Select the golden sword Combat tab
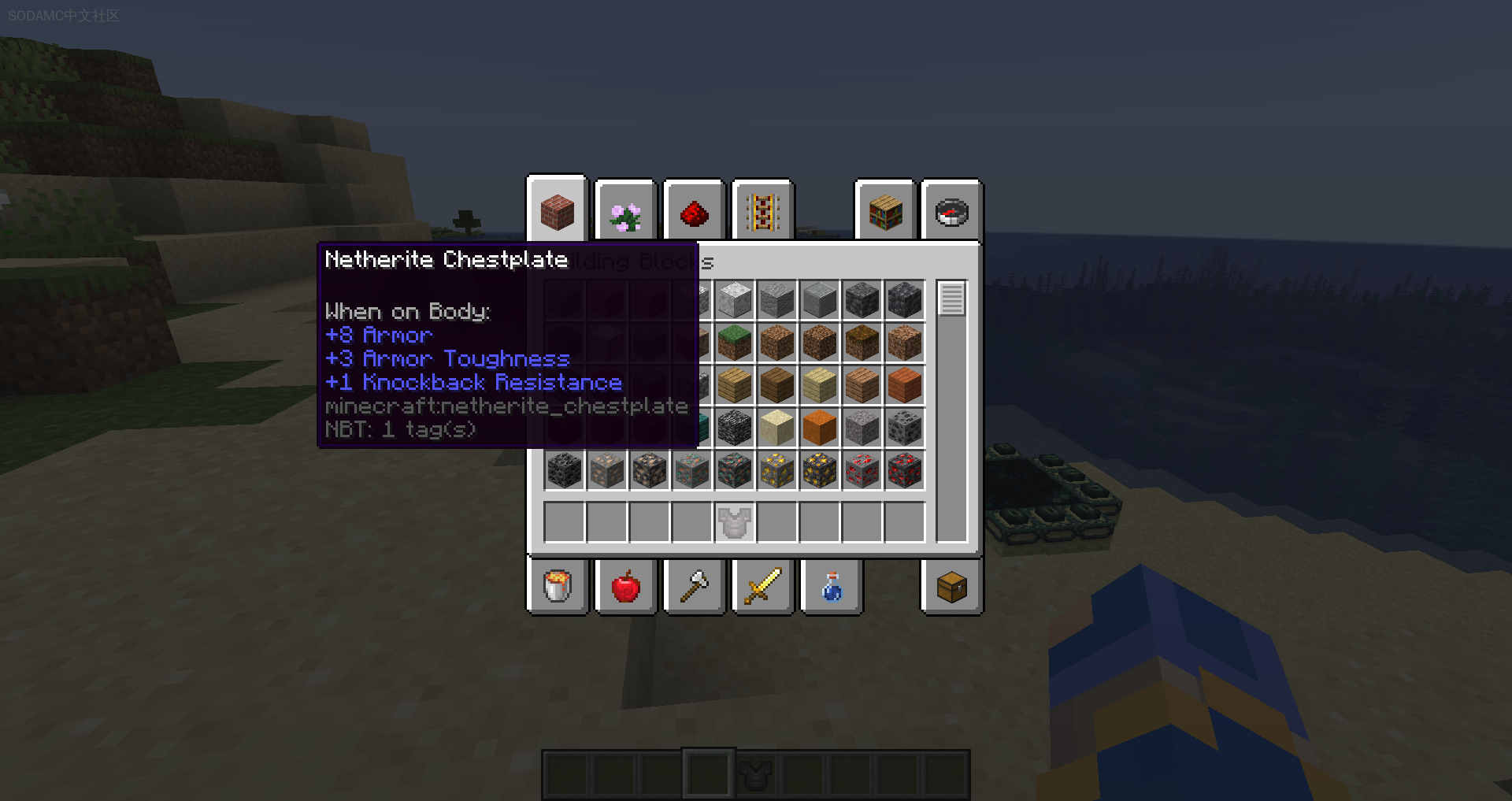Image resolution: width=1512 pixels, height=801 pixels. tap(762, 587)
